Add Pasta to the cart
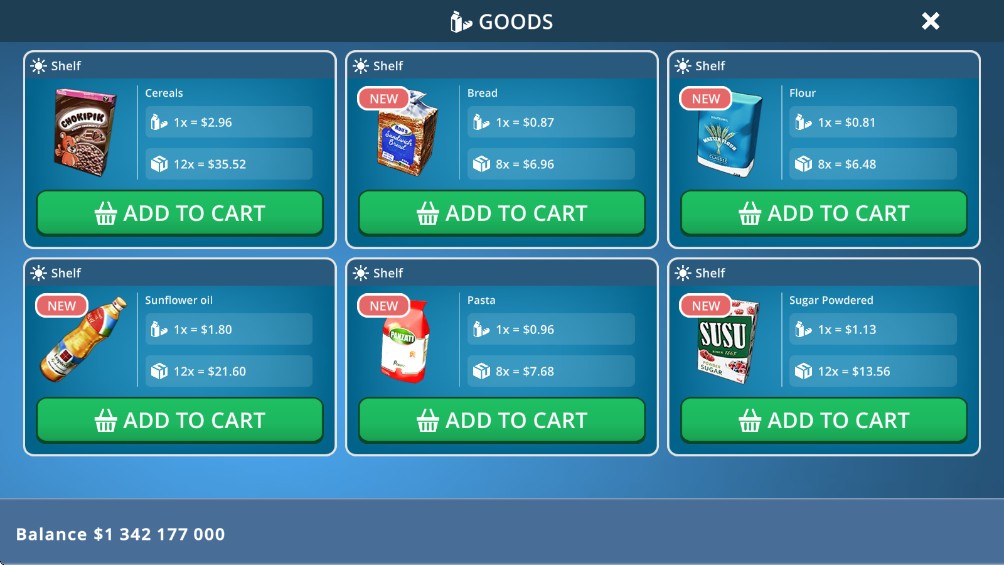This screenshot has width=1004, height=565. [x=502, y=420]
